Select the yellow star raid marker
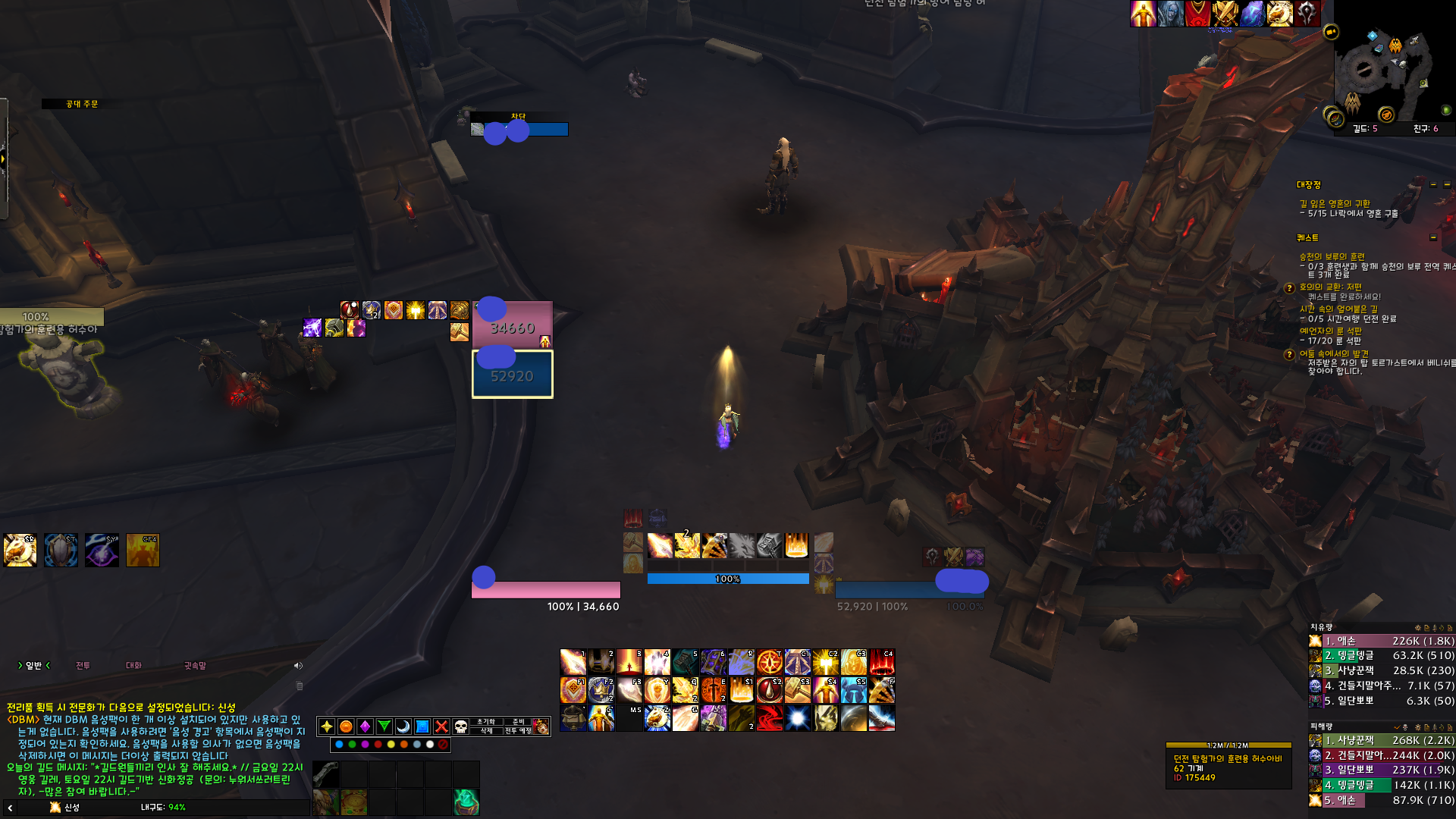 tap(327, 726)
